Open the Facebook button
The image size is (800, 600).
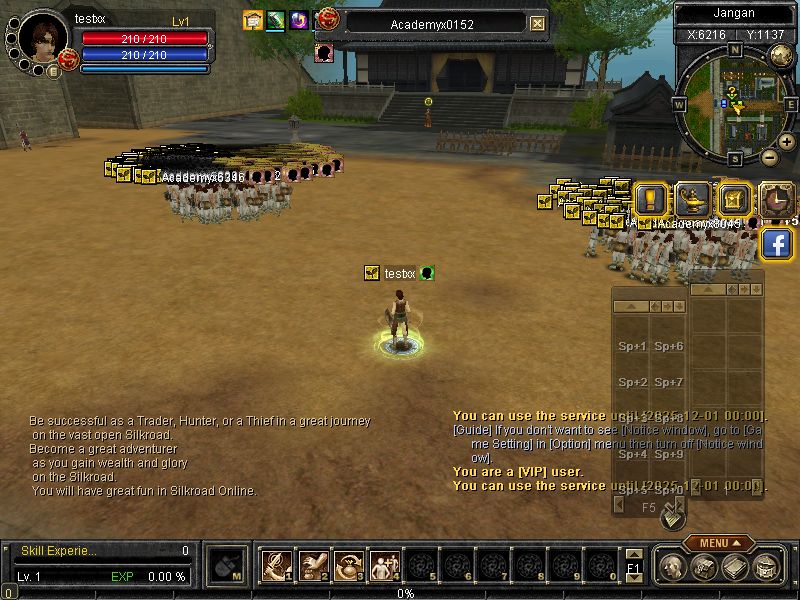(777, 243)
